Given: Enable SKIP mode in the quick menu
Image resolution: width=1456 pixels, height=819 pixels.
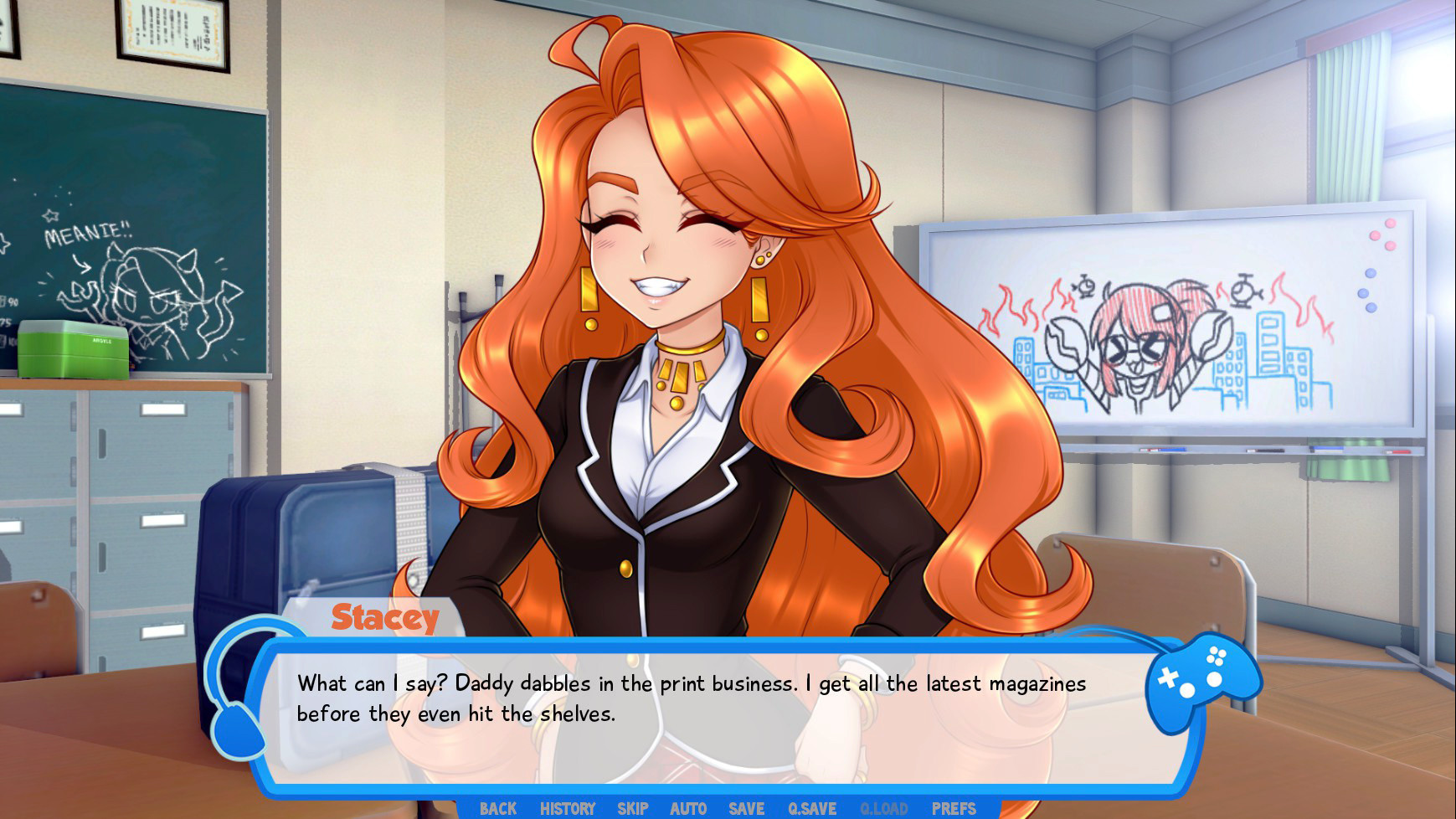Looking at the screenshot, I should 633,809.
